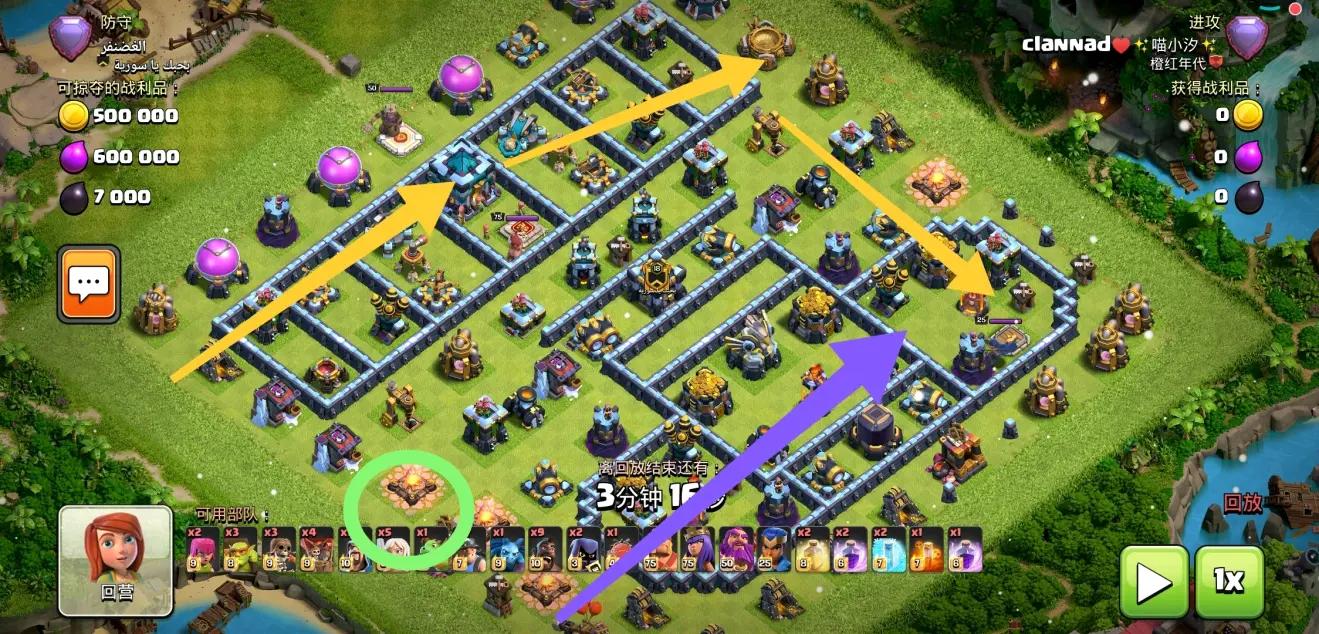Screen dimensions: 1319x634
Task: Pick the Grand Warden hero slot
Action: [x=735, y=549]
